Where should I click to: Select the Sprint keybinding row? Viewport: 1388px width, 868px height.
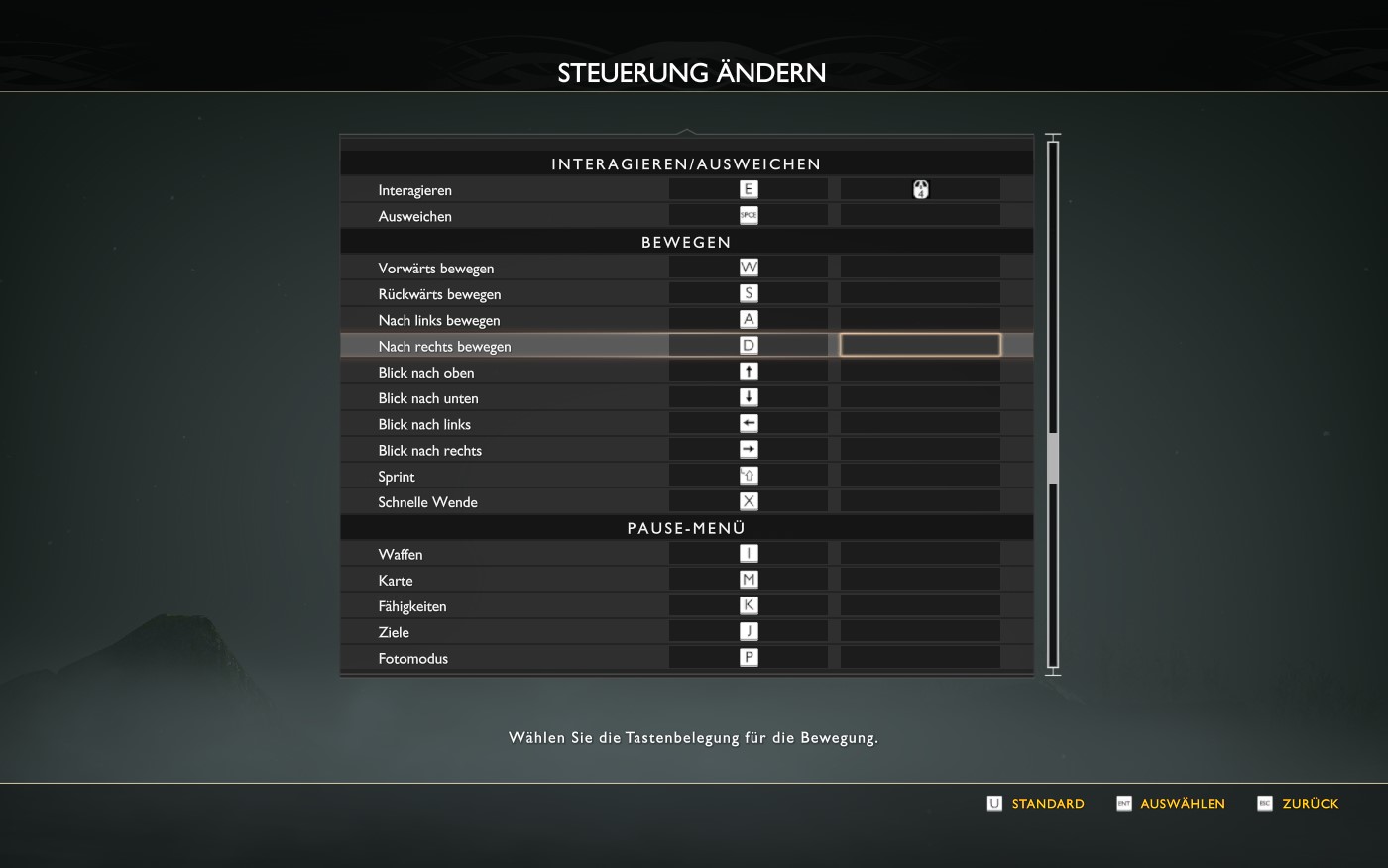pos(397,477)
